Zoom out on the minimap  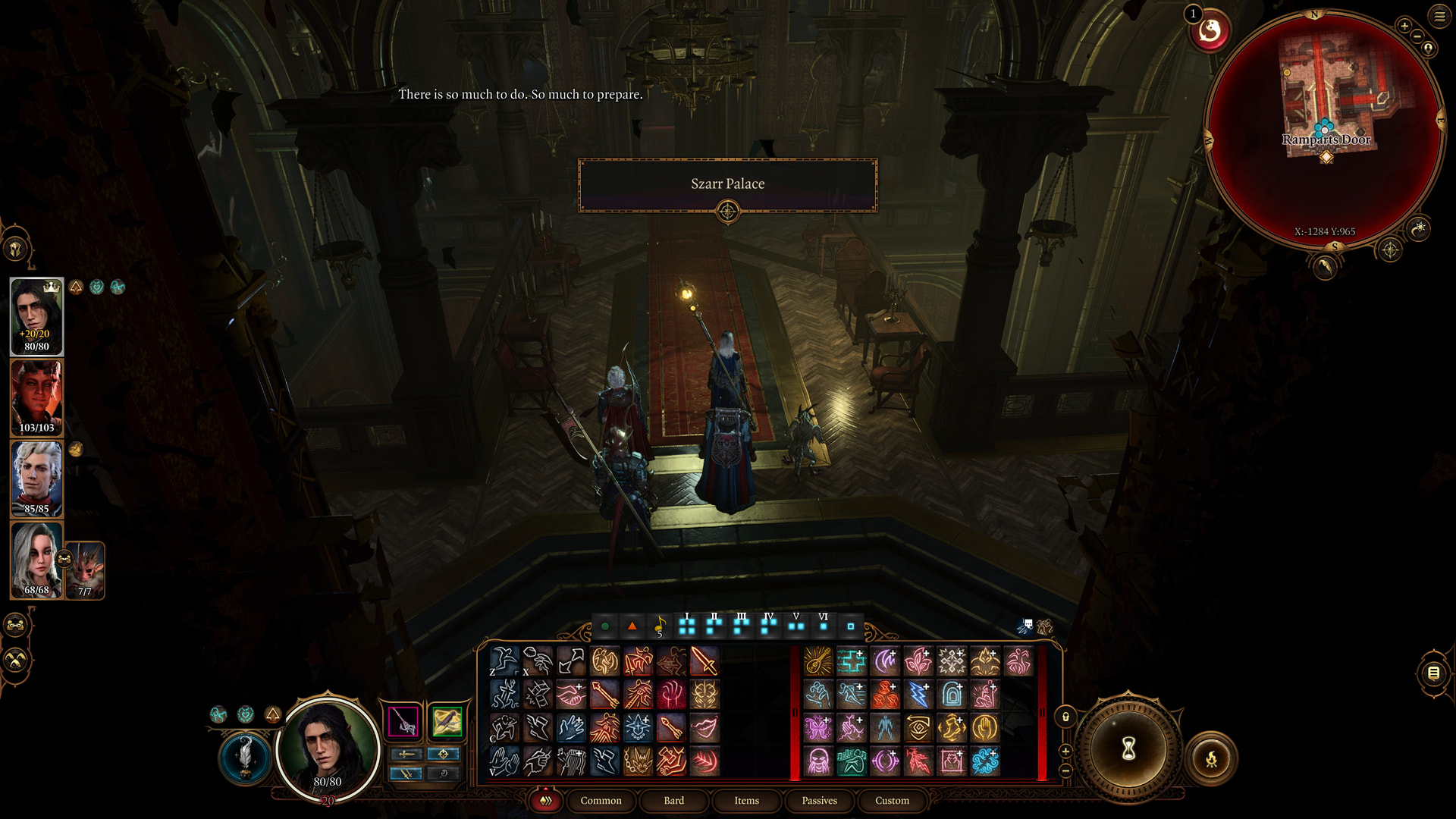(x=1417, y=36)
